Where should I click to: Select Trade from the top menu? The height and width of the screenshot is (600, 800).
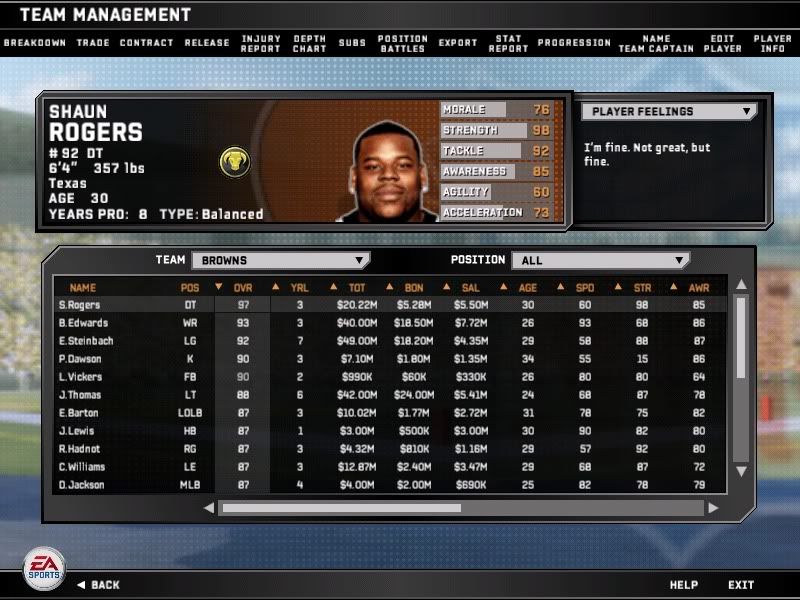click(x=93, y=43)
